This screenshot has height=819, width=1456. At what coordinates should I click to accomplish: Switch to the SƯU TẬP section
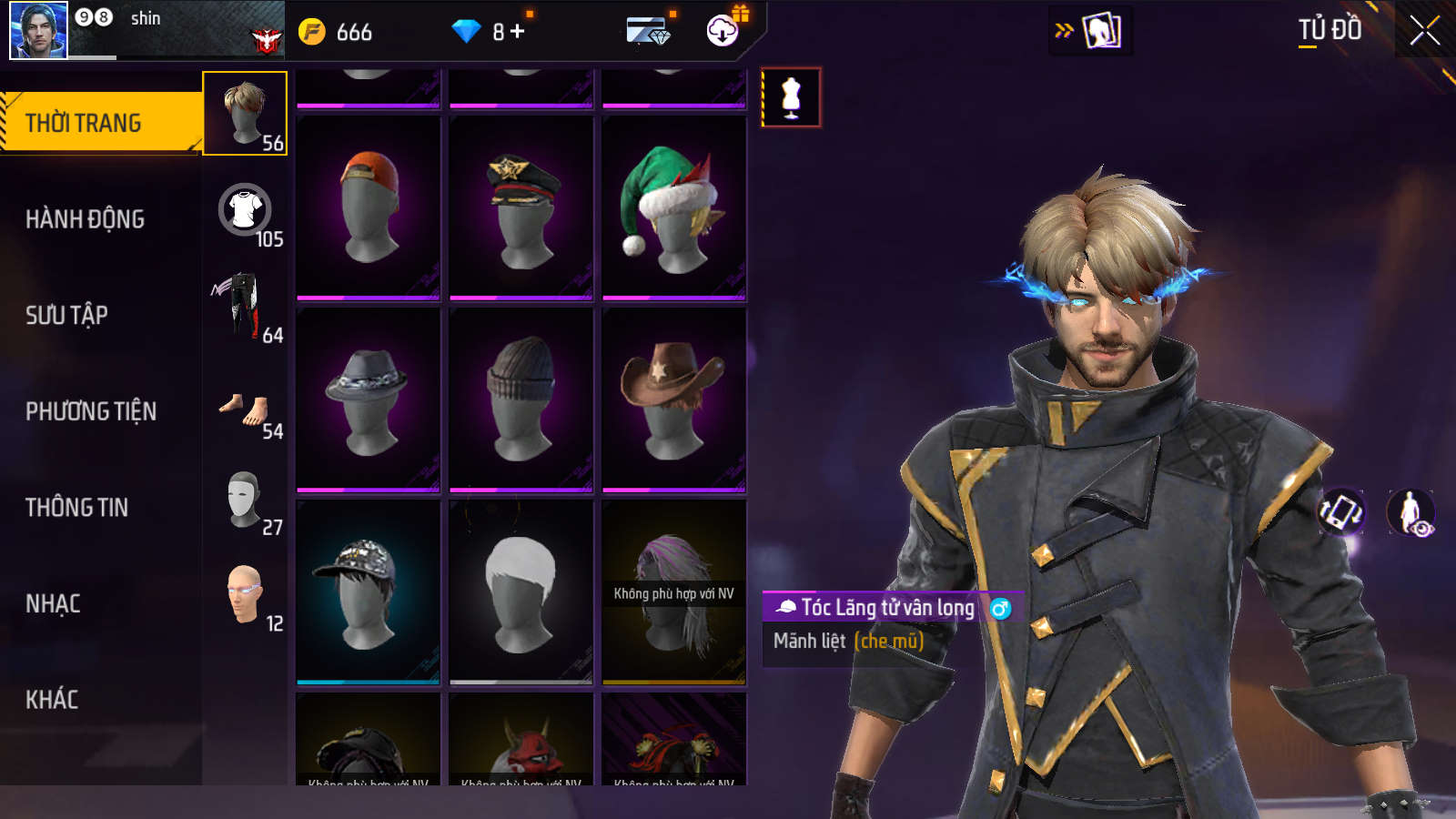click(66, 315)
